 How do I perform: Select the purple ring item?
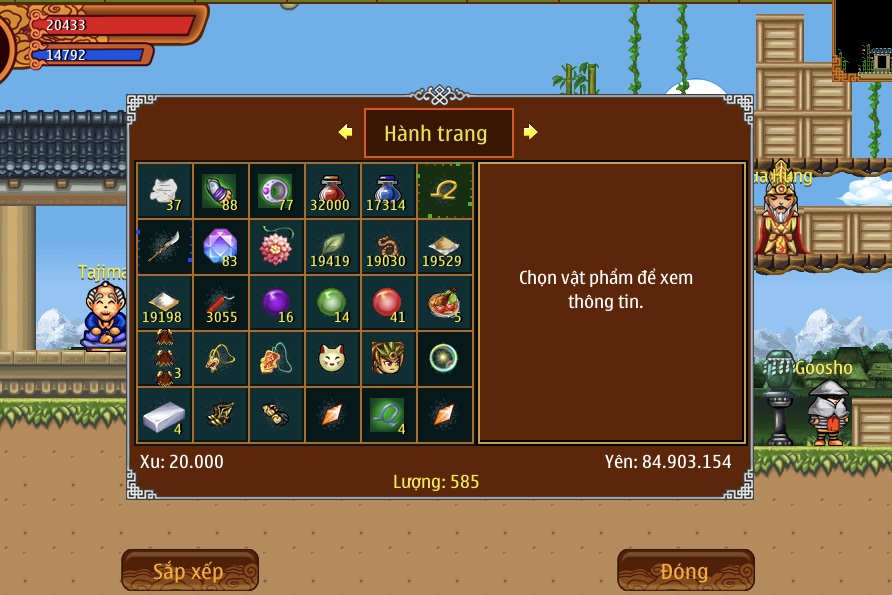pyautogui.click(x=276, y=191)
